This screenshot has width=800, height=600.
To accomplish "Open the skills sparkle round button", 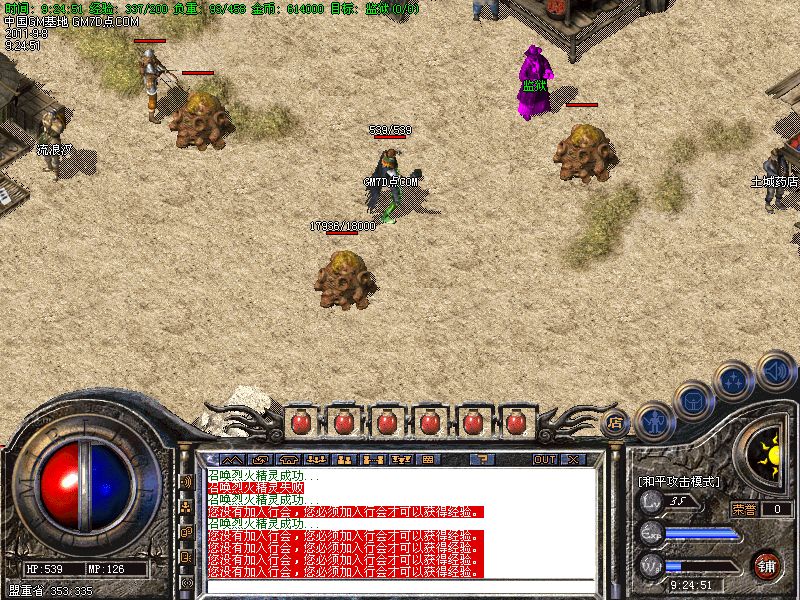I will click(x=735, y=380).
